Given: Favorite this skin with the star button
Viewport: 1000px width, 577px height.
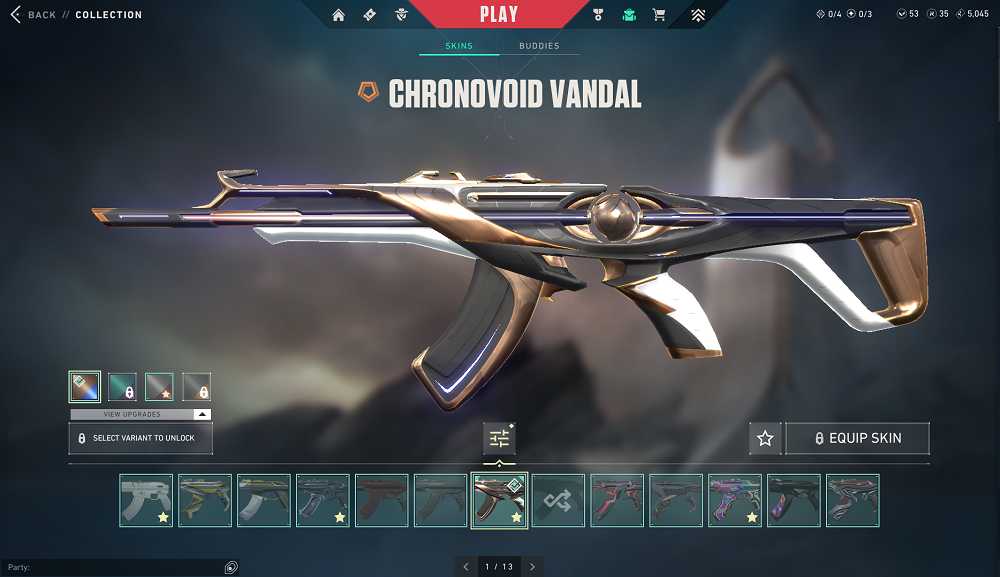Looking at the screenshot, I should (x=765, y=438).
